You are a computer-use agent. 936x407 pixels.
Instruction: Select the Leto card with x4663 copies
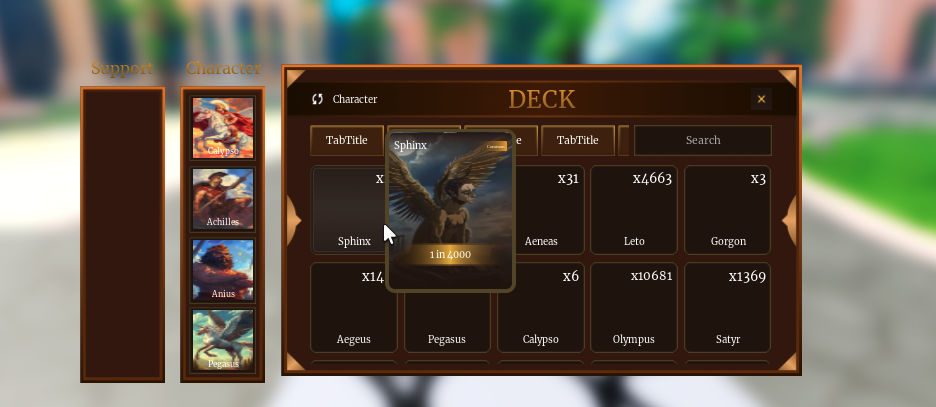coord(634,210)
